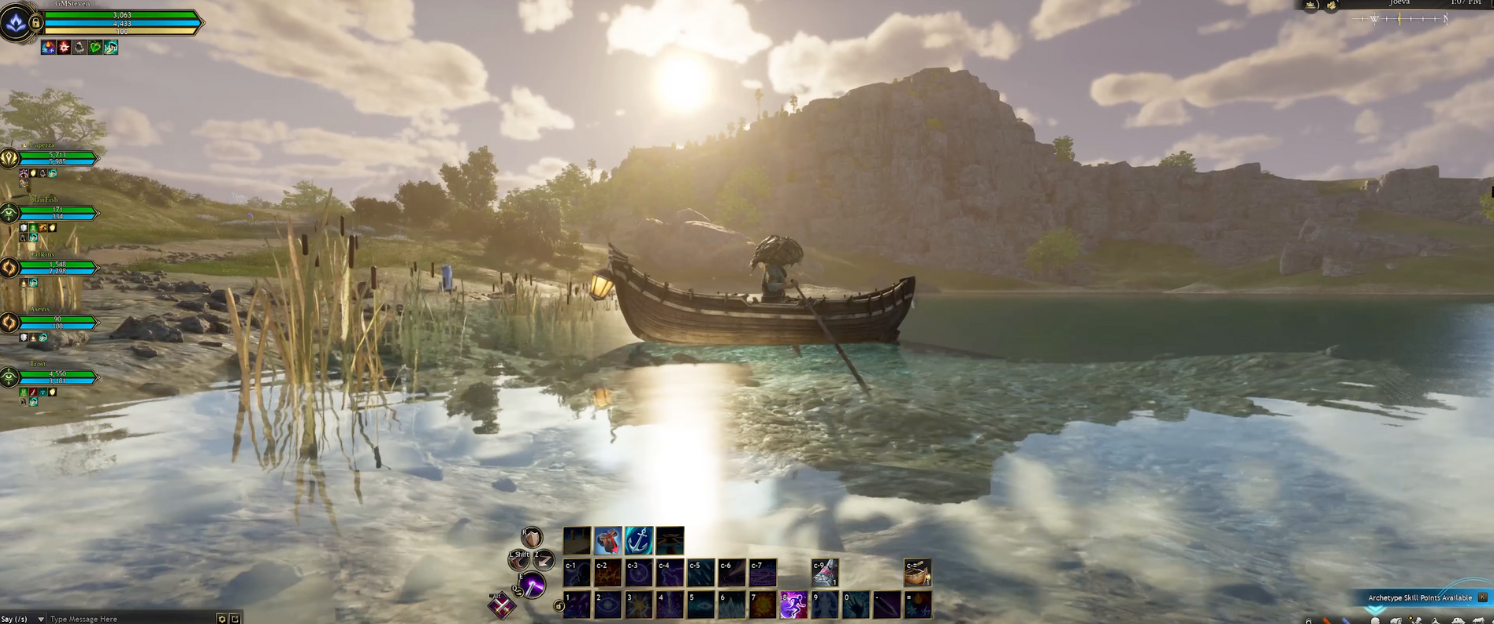Select the rowboat item in the c-= slot
The image size is (1494, 624).
[917, 572]
